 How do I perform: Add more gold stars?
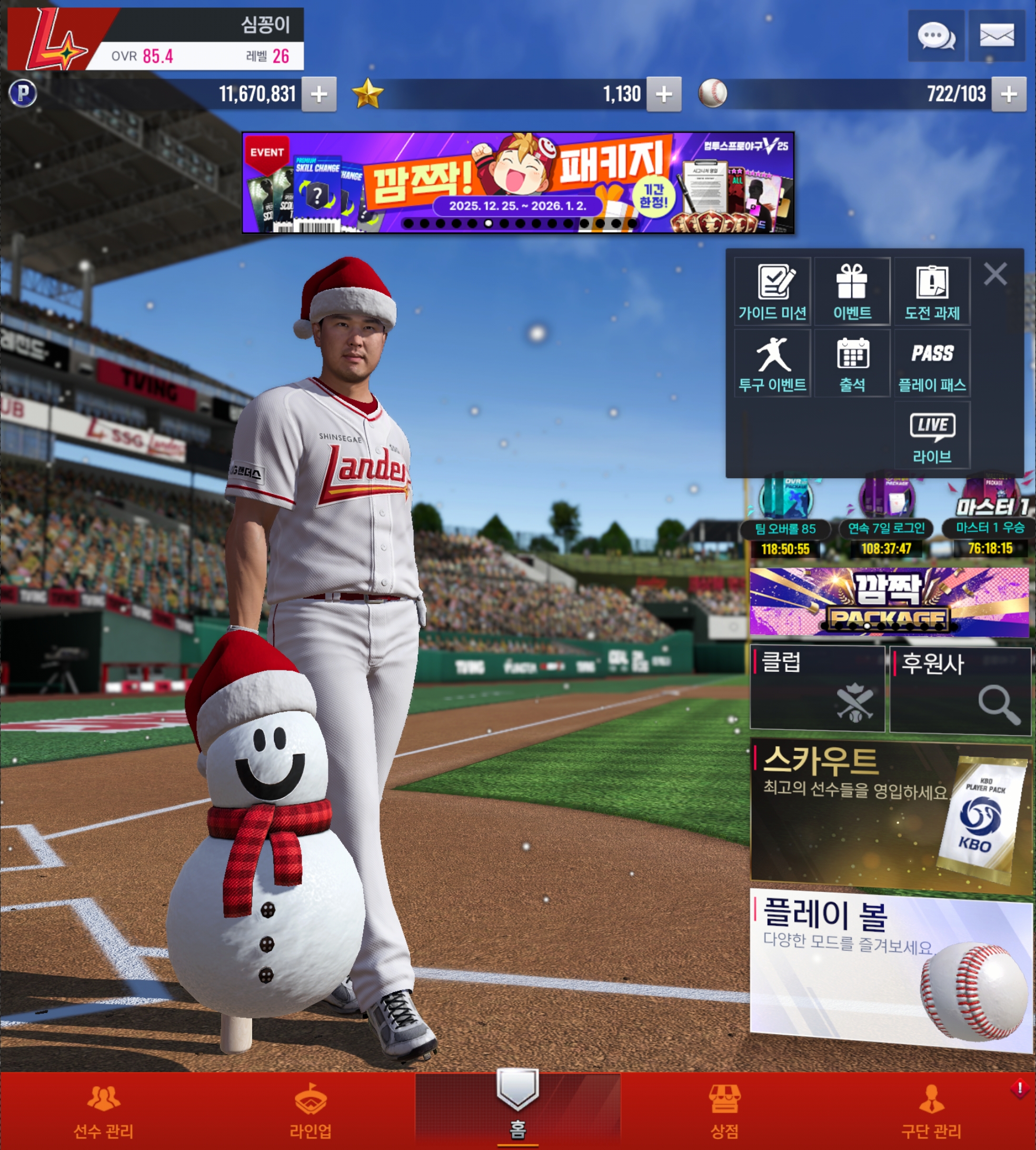point(664,94)
